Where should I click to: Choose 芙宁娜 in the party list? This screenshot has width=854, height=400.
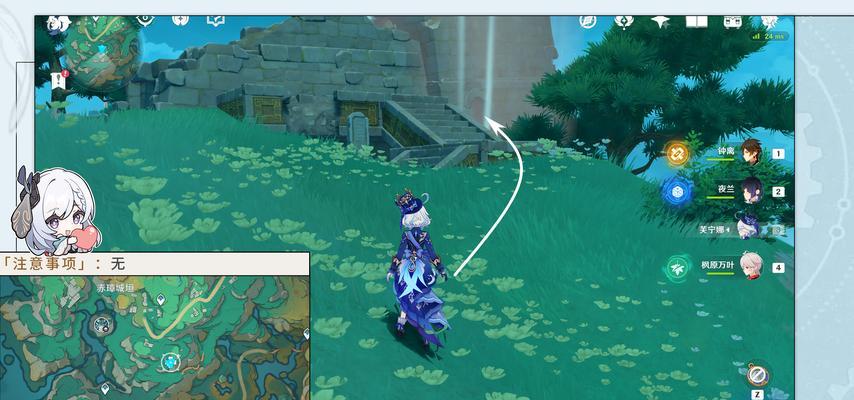(x=746, y=226)
